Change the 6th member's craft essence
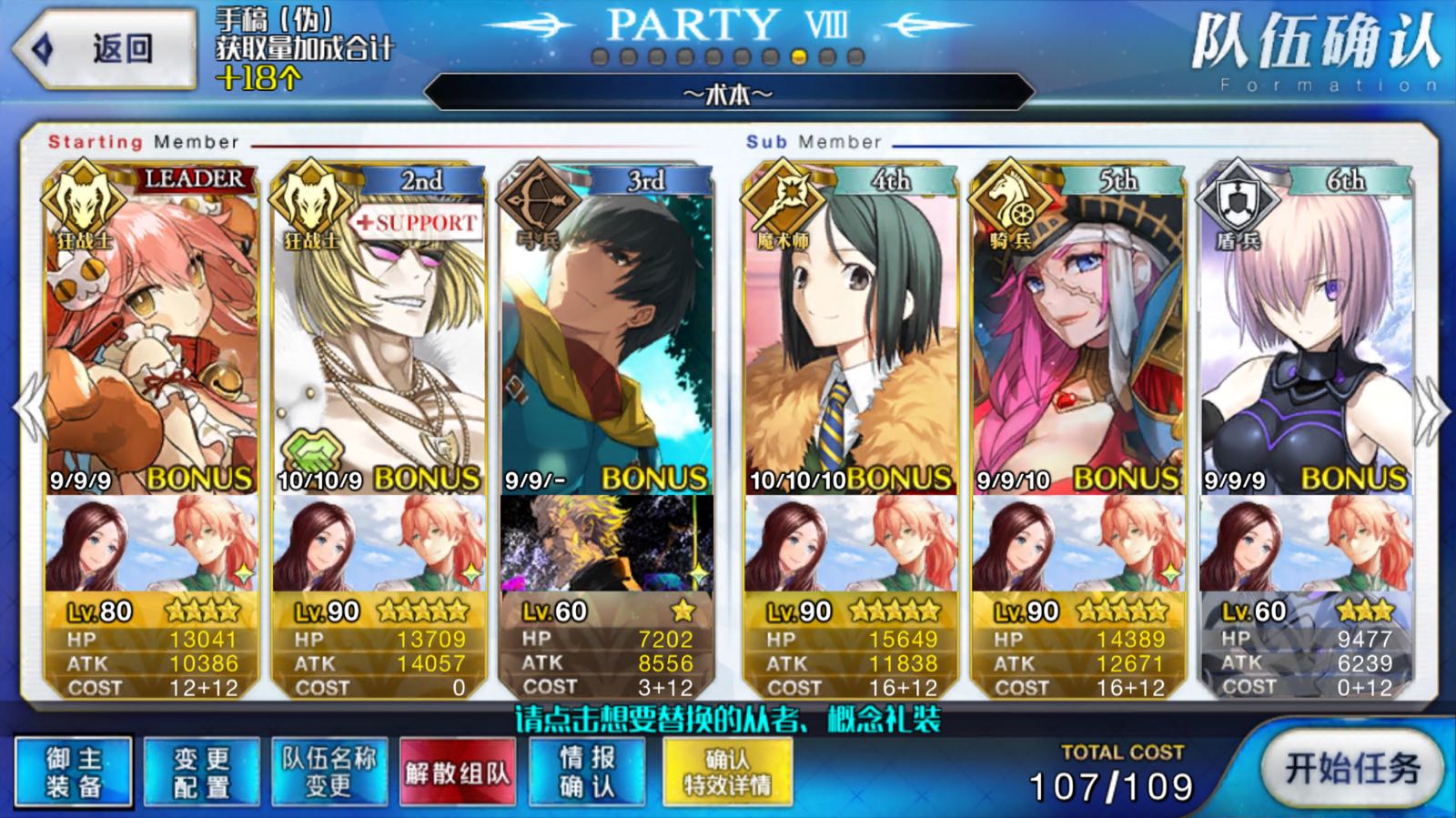Screen dimensions: 1456x818 coord(1305,543)
